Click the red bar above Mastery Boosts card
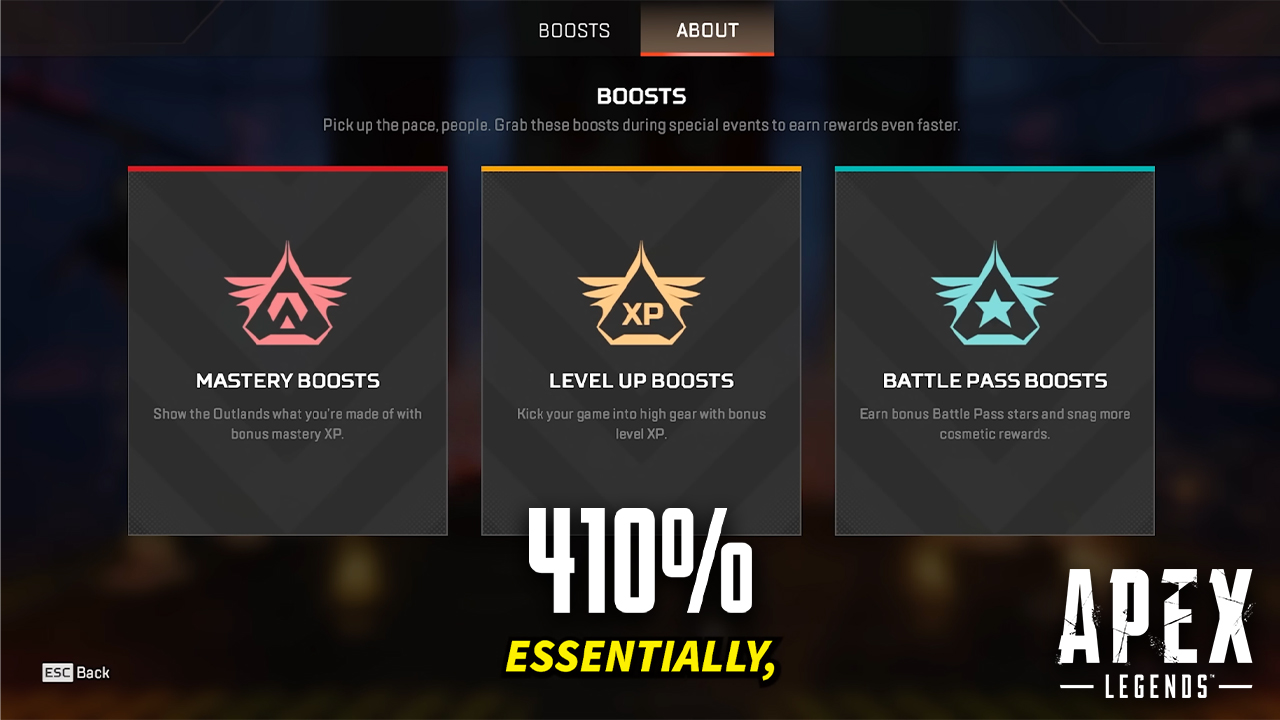This screenshot has height=720, width=1280. coord(288,168)
